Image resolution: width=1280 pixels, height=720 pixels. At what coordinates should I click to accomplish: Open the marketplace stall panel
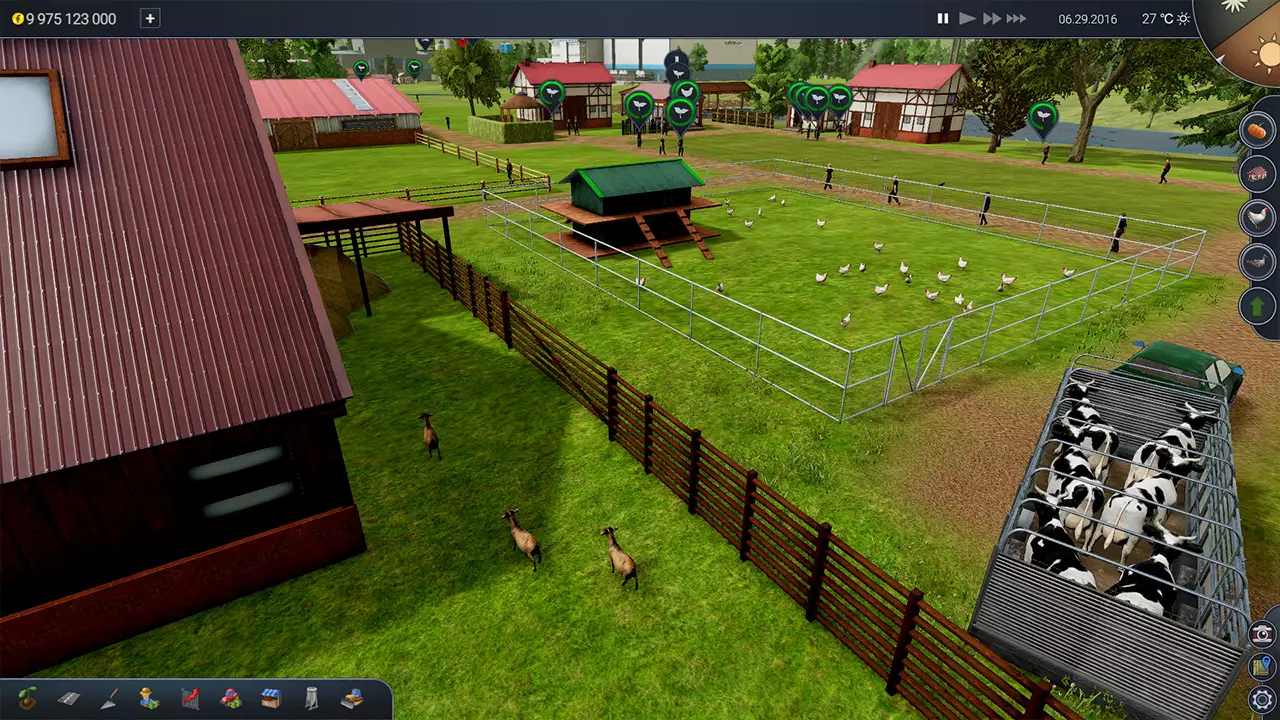(x=270, y=700)
